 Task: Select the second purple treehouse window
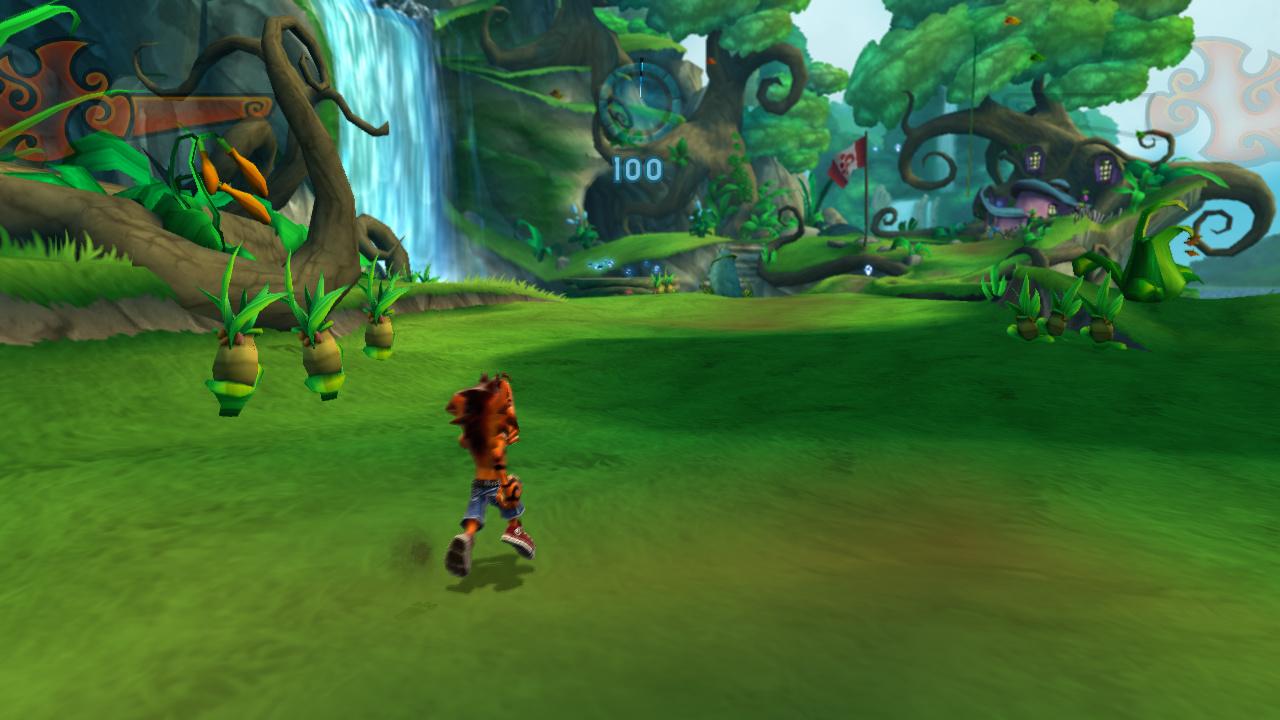pos(1105,168)
